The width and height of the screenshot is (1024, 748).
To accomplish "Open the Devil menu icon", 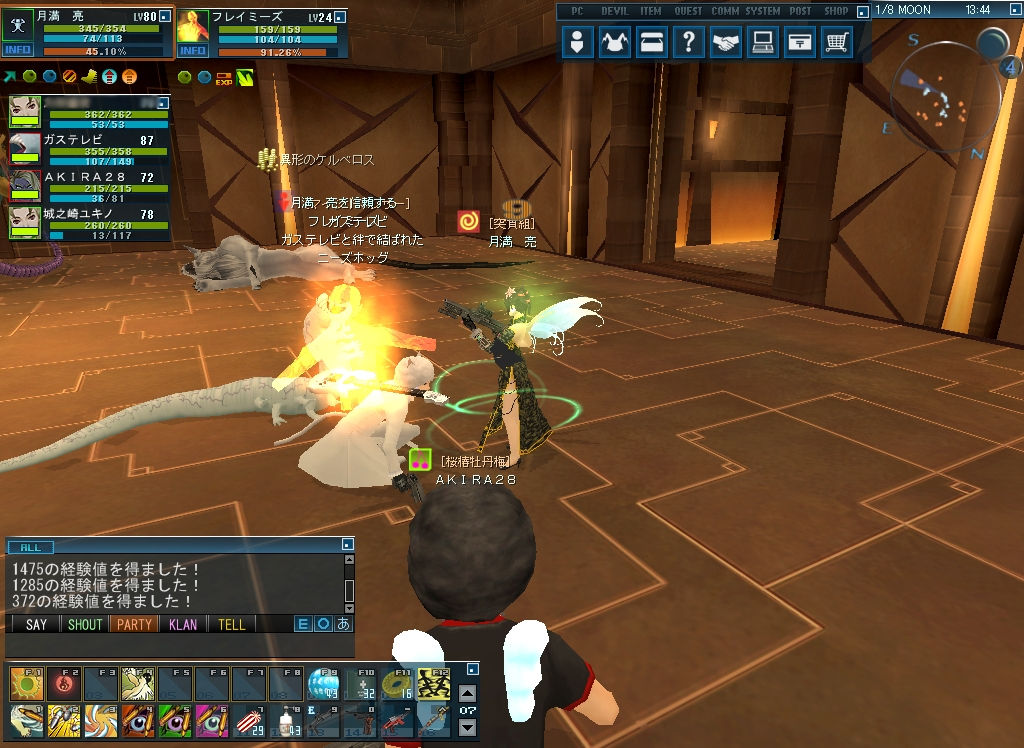I will 615,43.
